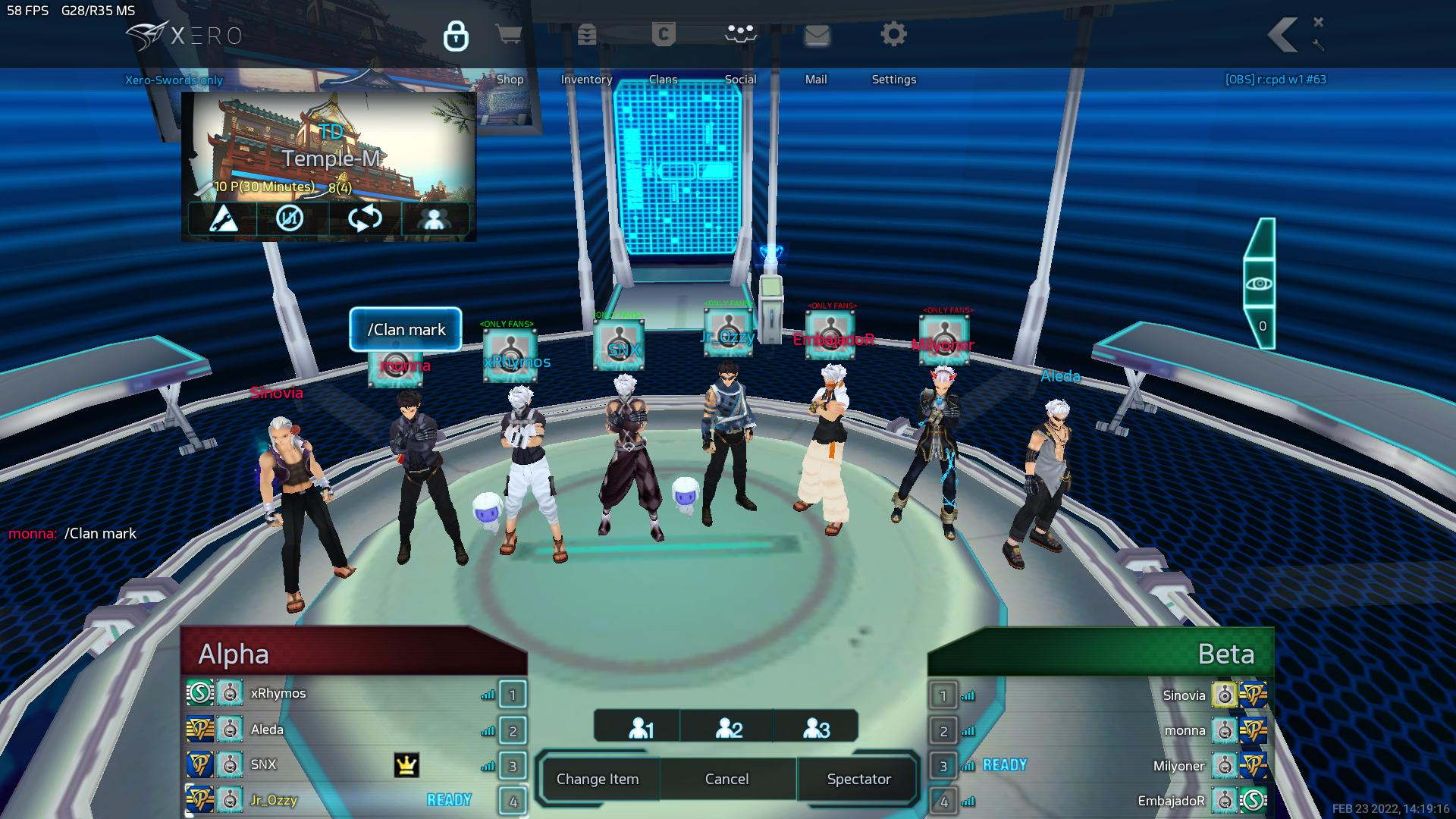
Task: Click the padlock room lock icon
Action: coord(456,36)
